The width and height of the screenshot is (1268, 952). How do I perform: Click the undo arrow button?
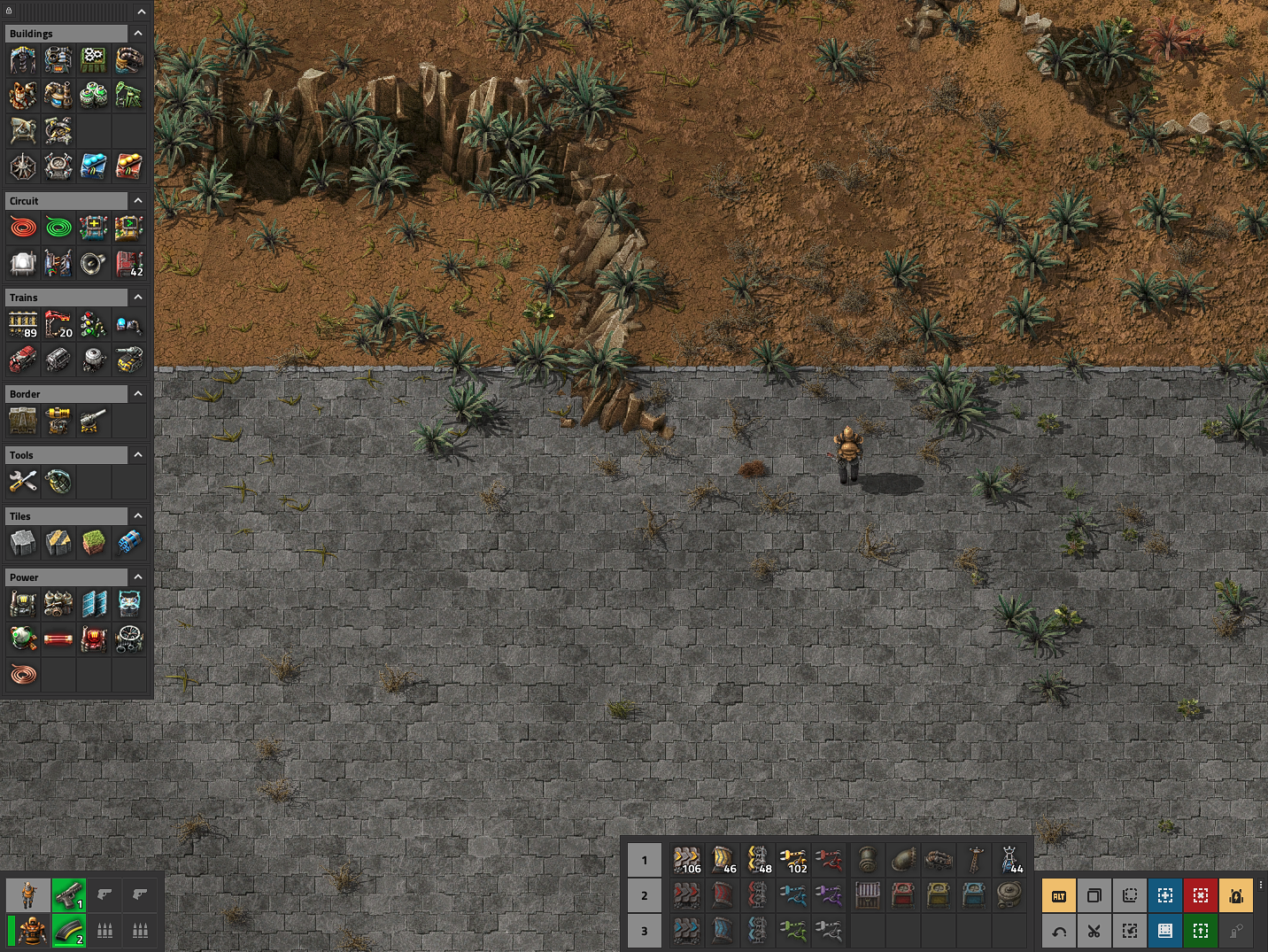pos(1059,931)
